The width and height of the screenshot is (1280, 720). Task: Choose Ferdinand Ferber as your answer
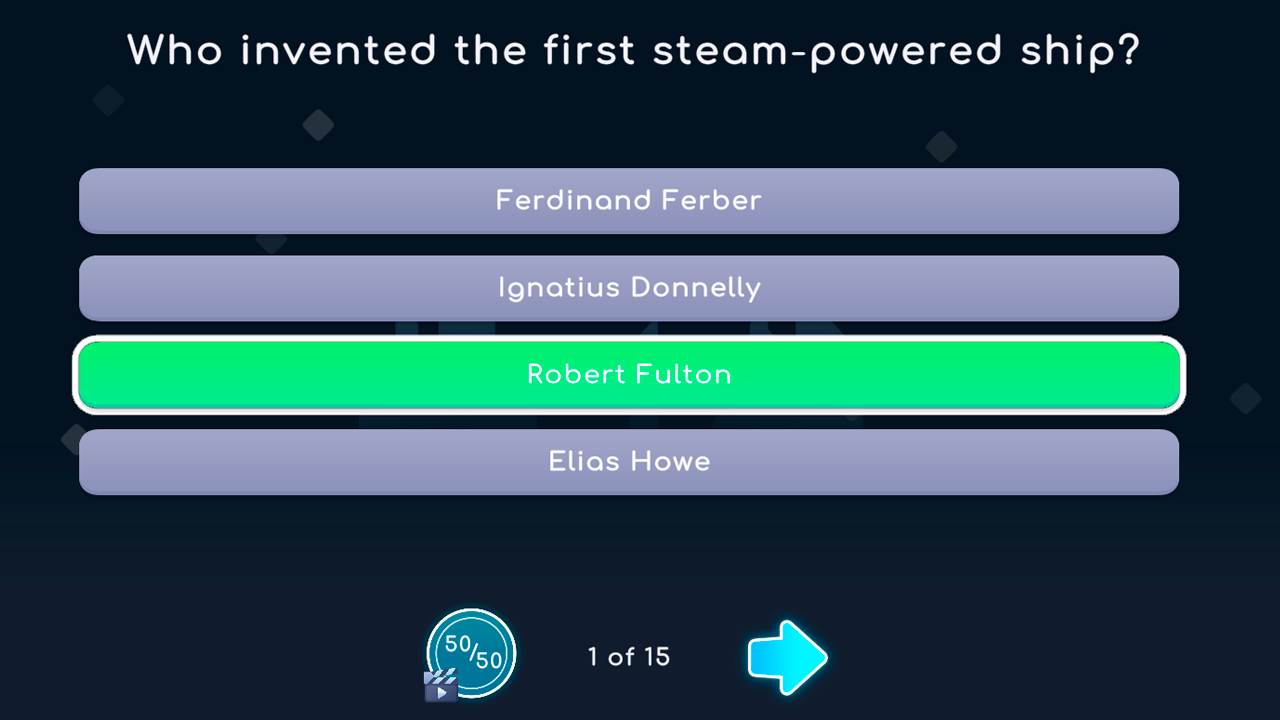click(628, 201)
